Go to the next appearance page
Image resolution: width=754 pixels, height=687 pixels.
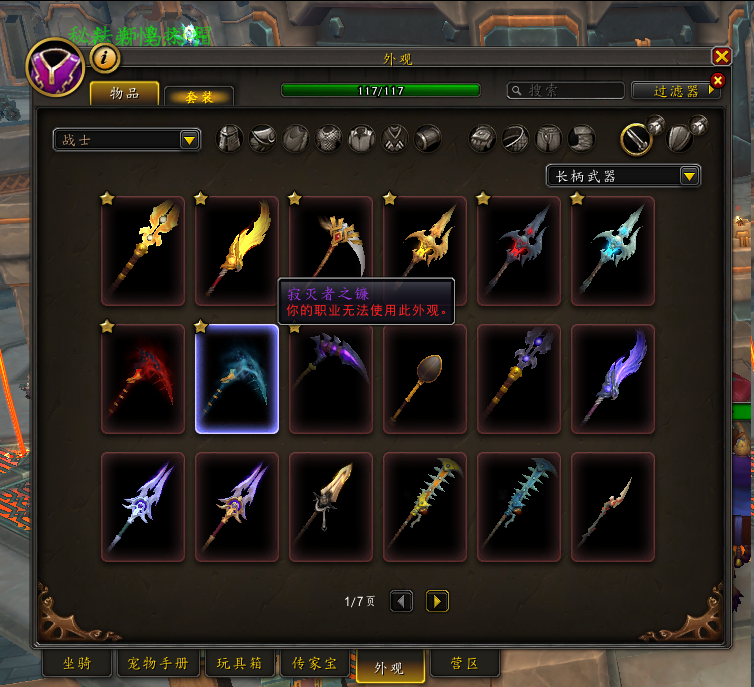pos(437,601)
